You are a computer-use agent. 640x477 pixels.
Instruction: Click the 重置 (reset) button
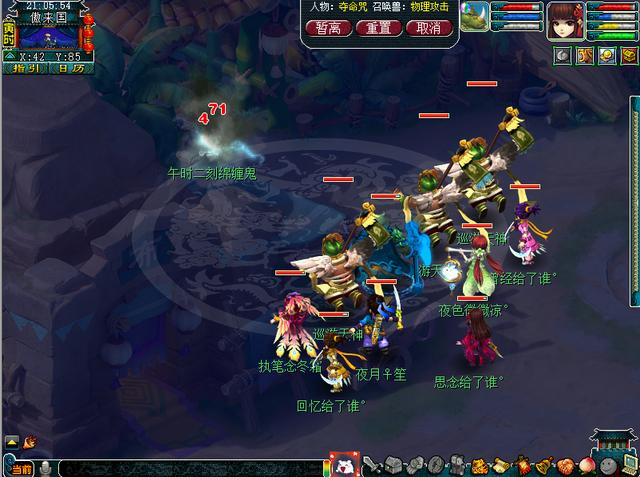tap(378, 28)
